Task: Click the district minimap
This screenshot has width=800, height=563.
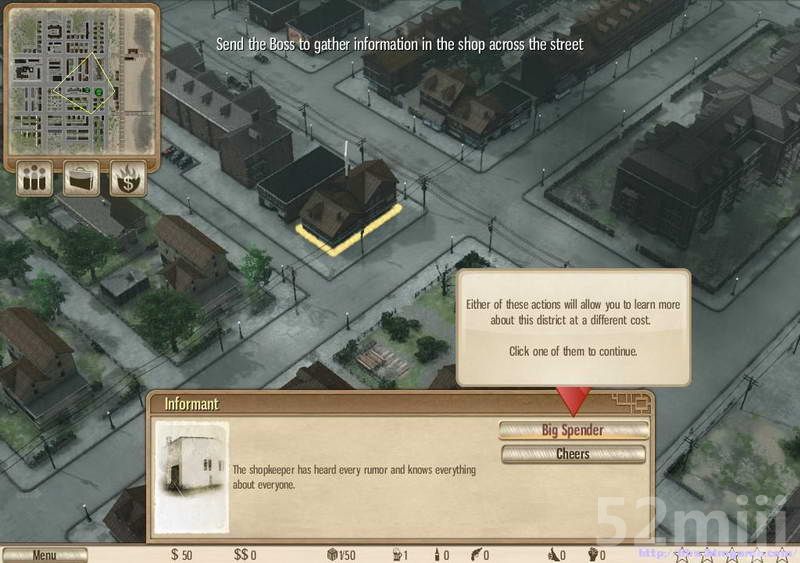Action: tap(83, 83)
